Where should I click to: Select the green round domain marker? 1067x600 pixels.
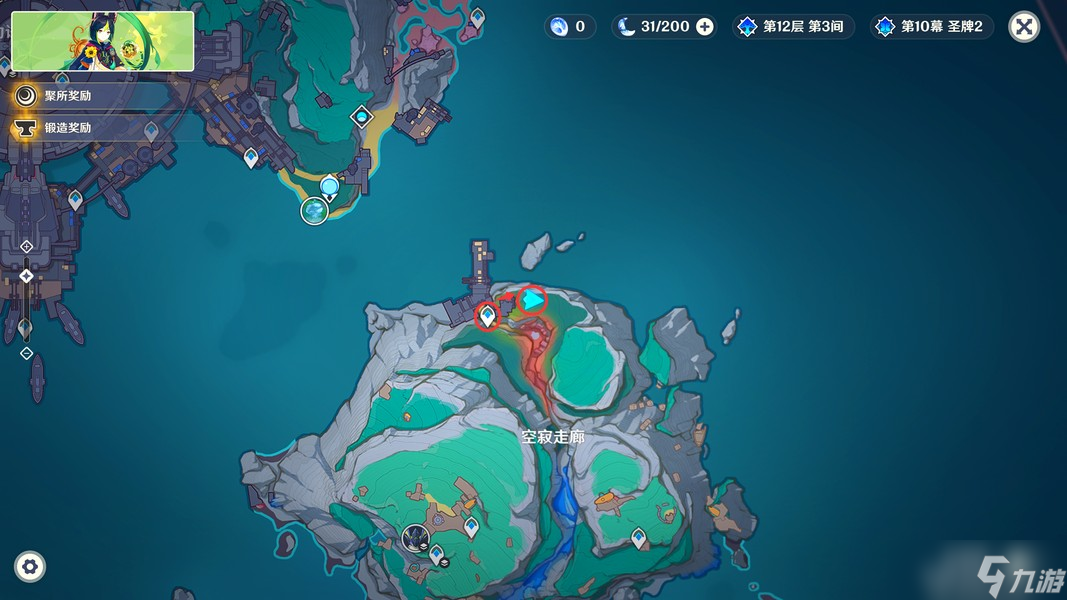315,211
